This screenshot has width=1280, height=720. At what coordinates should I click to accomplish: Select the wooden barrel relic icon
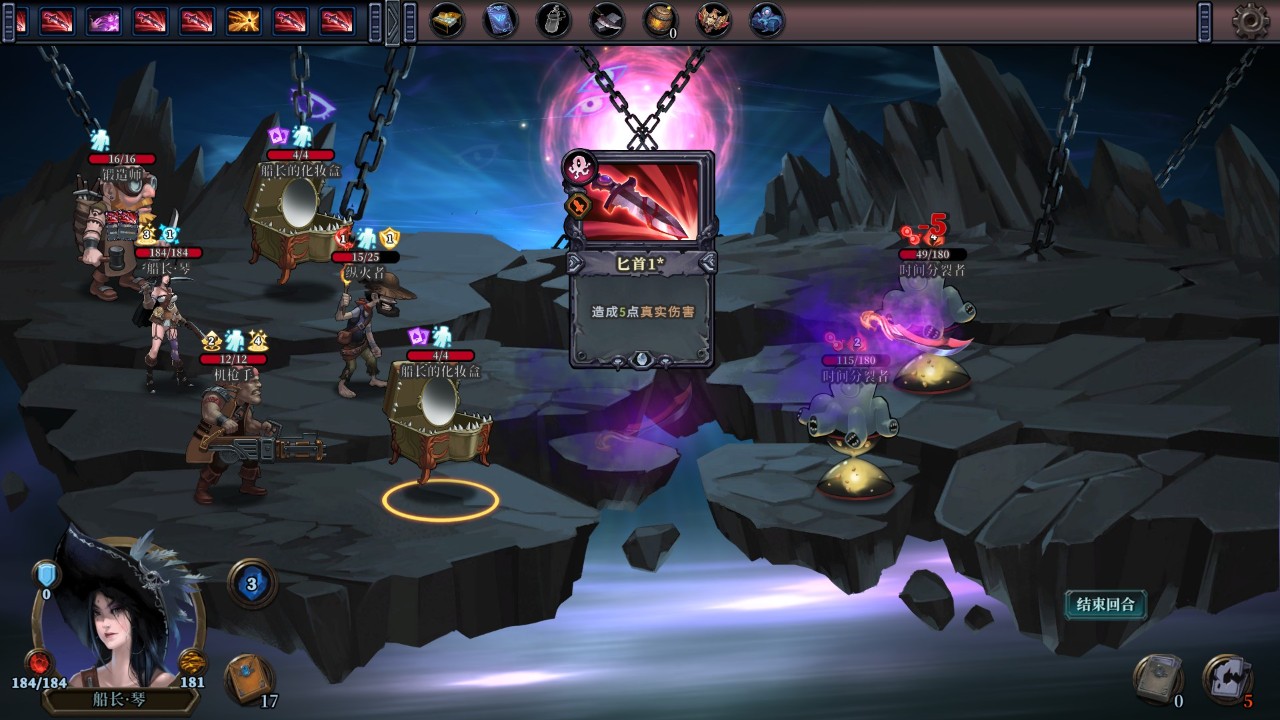(x=659, y=20)
